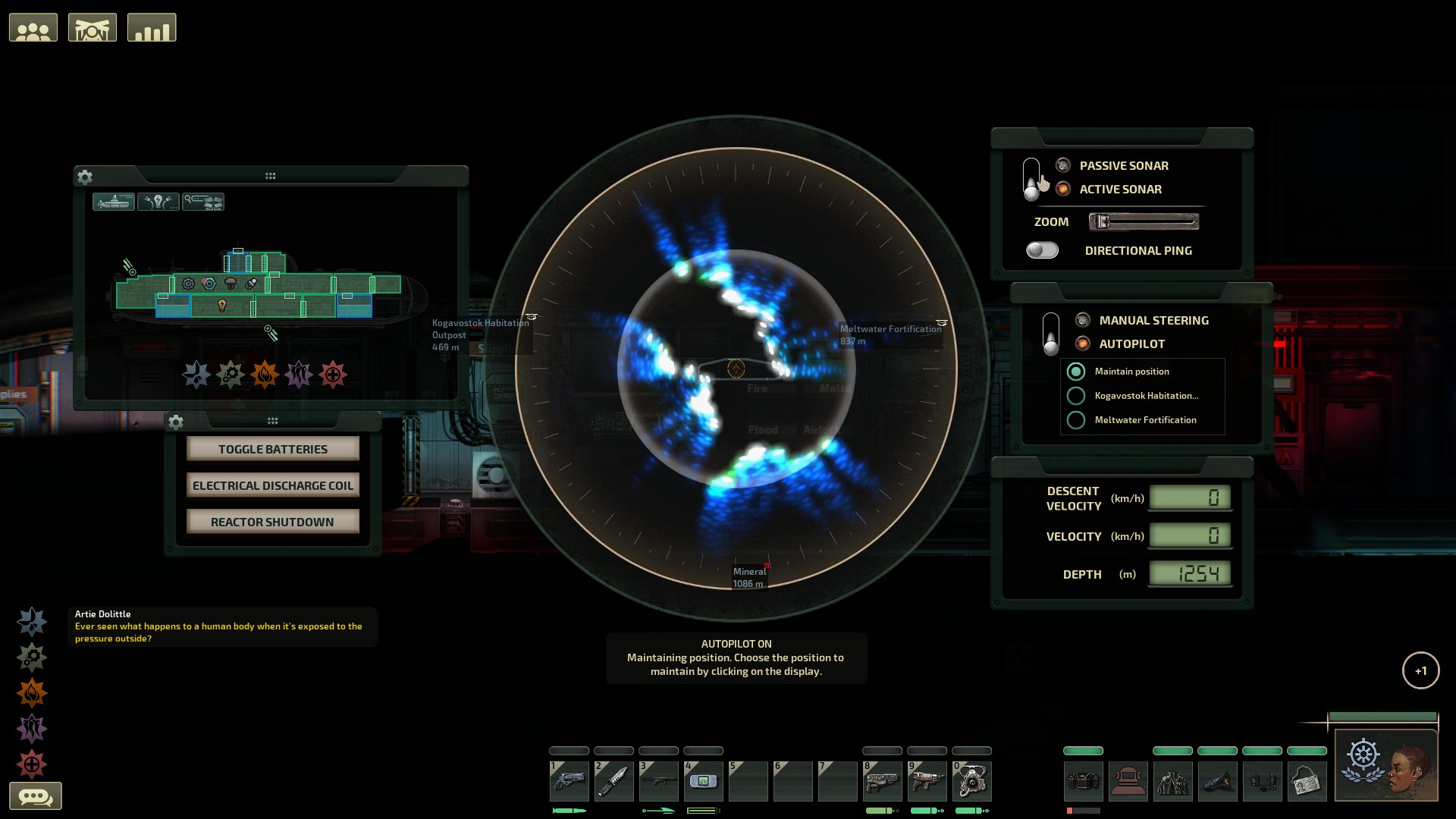
Task: Switch to the item finder search tab
Action: (x=204, y=201)
